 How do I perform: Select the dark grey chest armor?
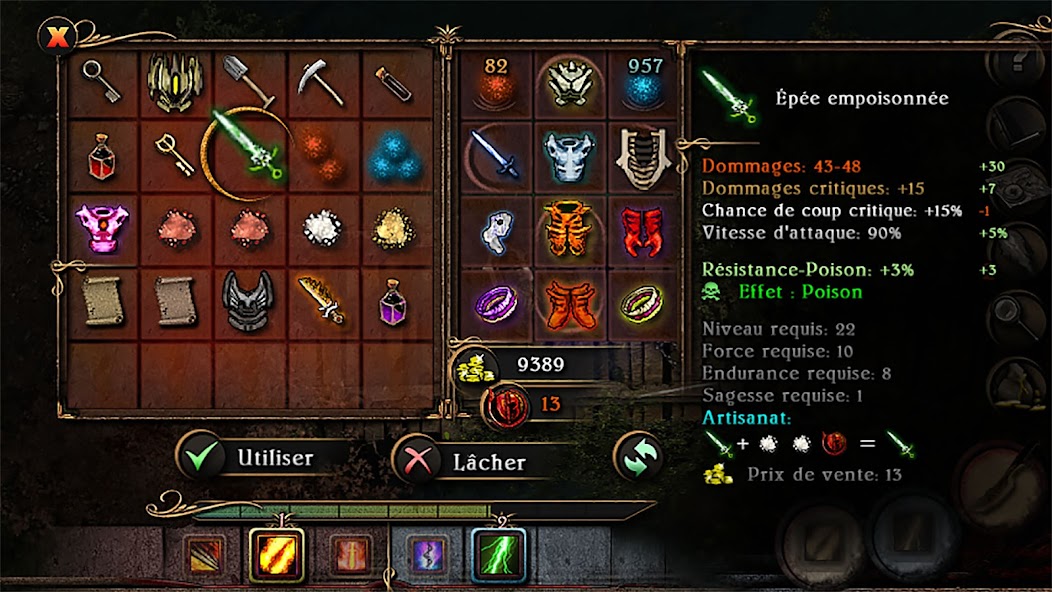(247, 299)
